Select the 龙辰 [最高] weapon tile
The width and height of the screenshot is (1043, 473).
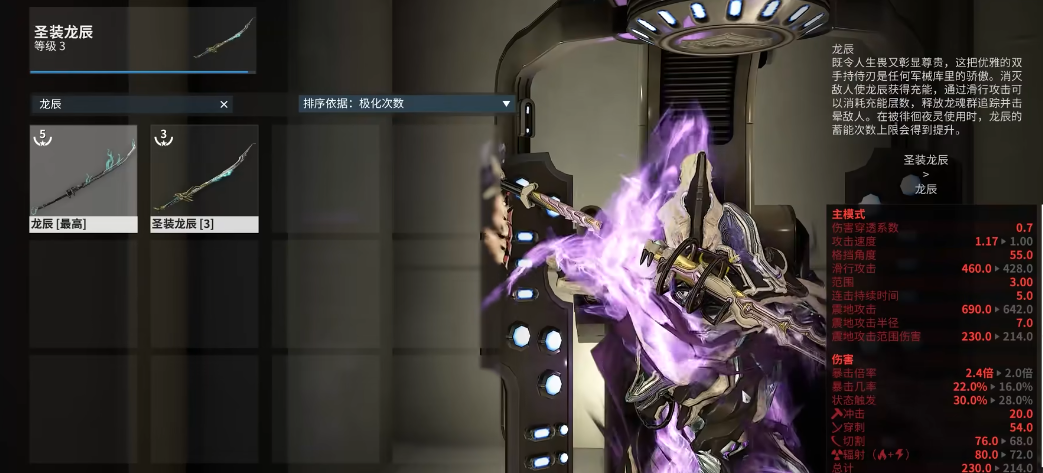pyautogui.click(x=83, y=178)
